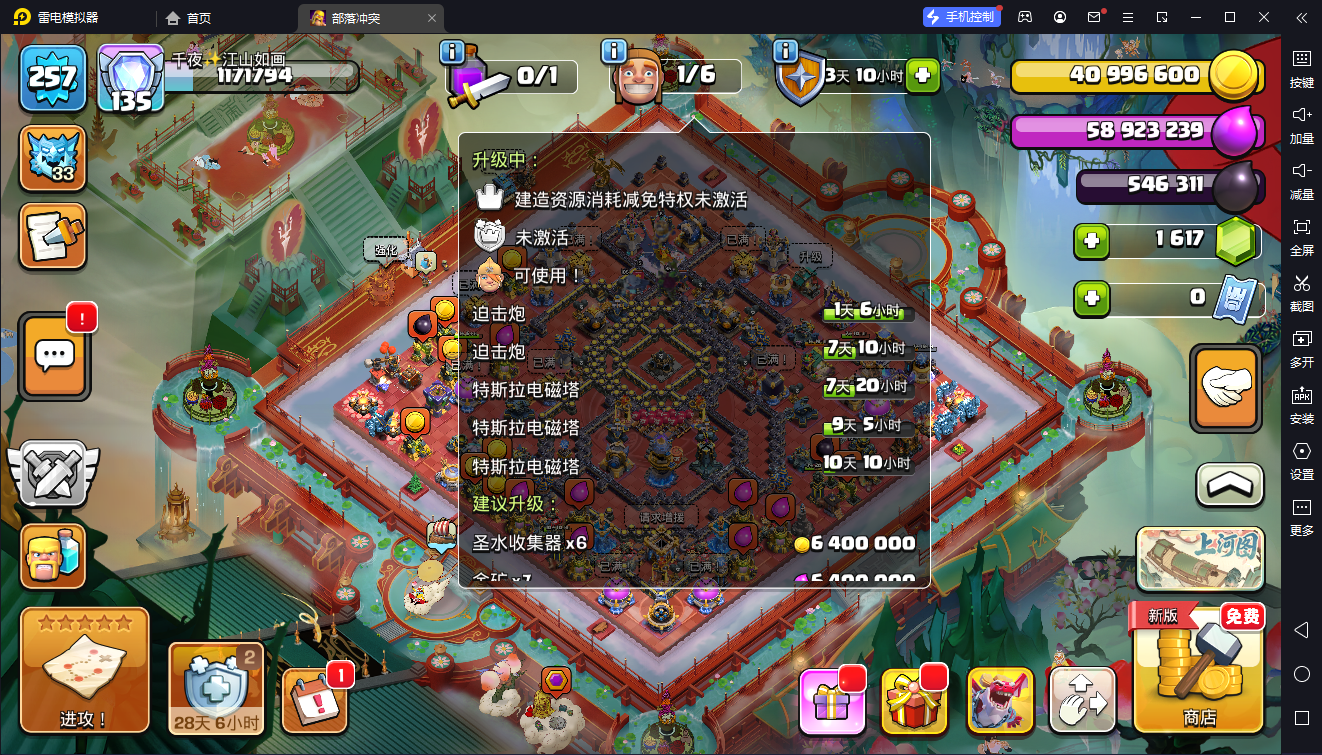The width and height of the screenshot is (1322, 755).
Task: Click the purple creature event icon
Action: coord(1000,702)
